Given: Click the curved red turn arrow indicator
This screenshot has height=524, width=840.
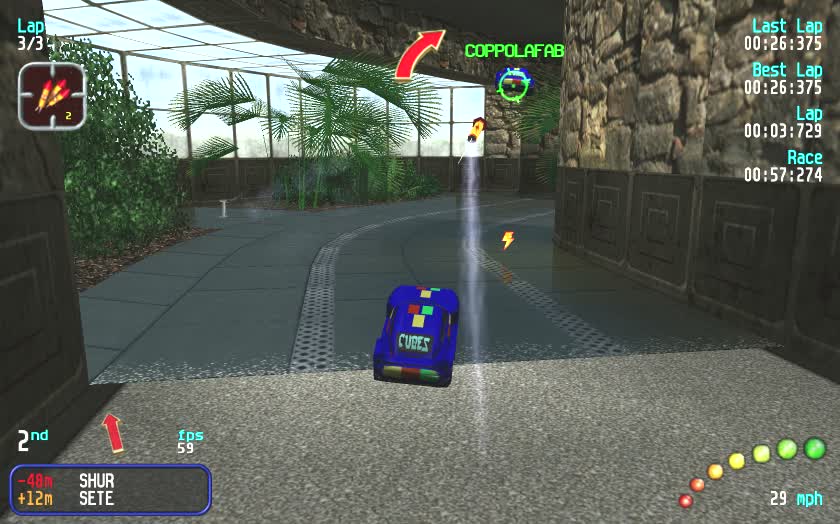Looking at the screenshot, I should tap(417, 54).
